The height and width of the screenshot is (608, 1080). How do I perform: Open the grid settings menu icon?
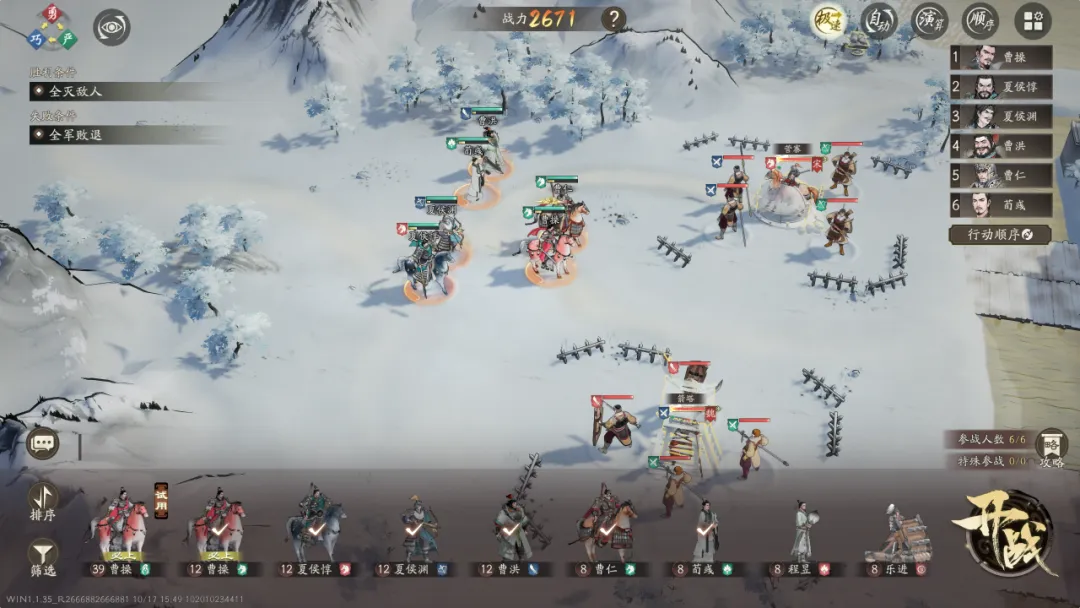tap(1033, 21)
